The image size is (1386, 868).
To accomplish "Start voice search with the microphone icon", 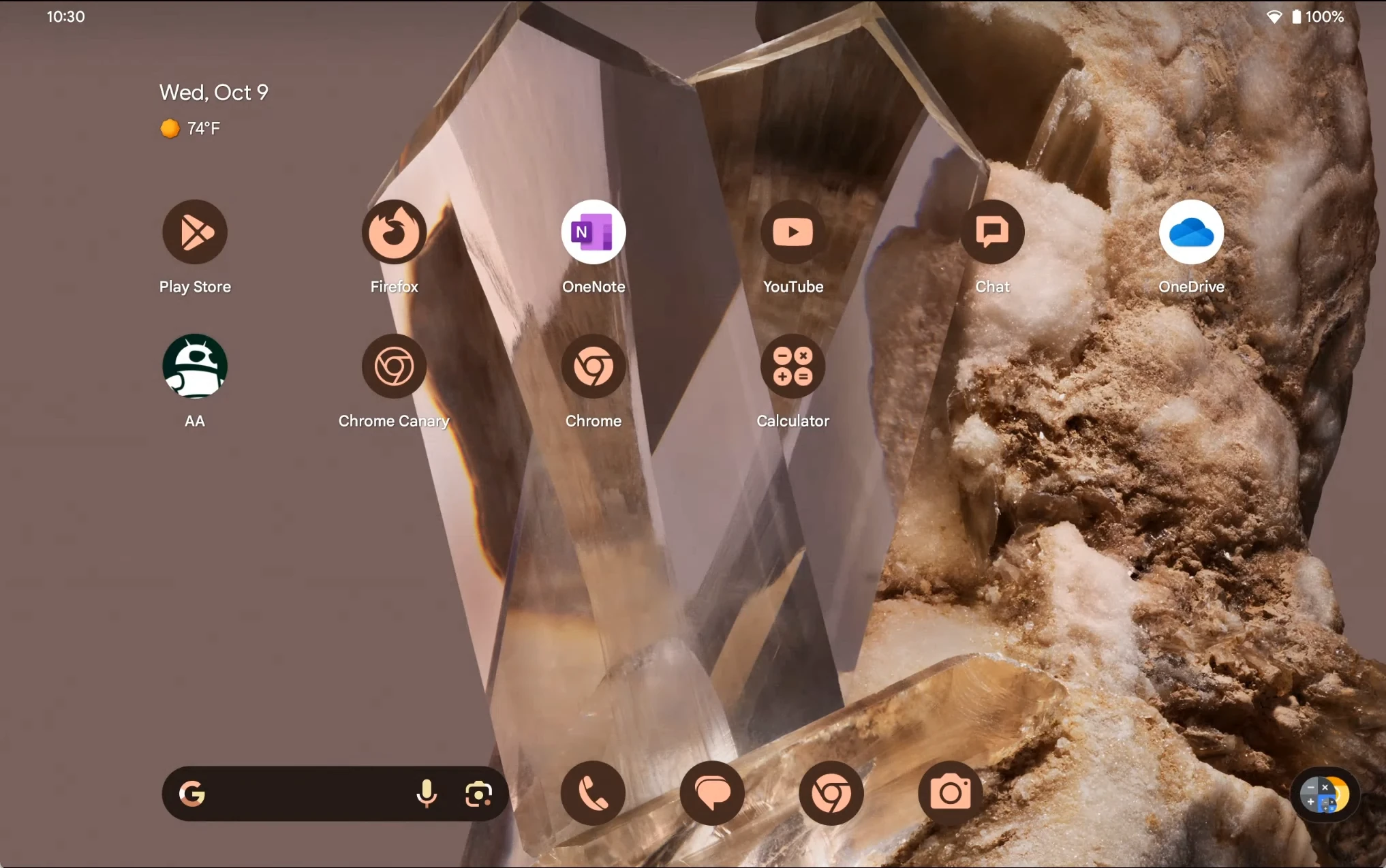I will click(x=427, y=794).
